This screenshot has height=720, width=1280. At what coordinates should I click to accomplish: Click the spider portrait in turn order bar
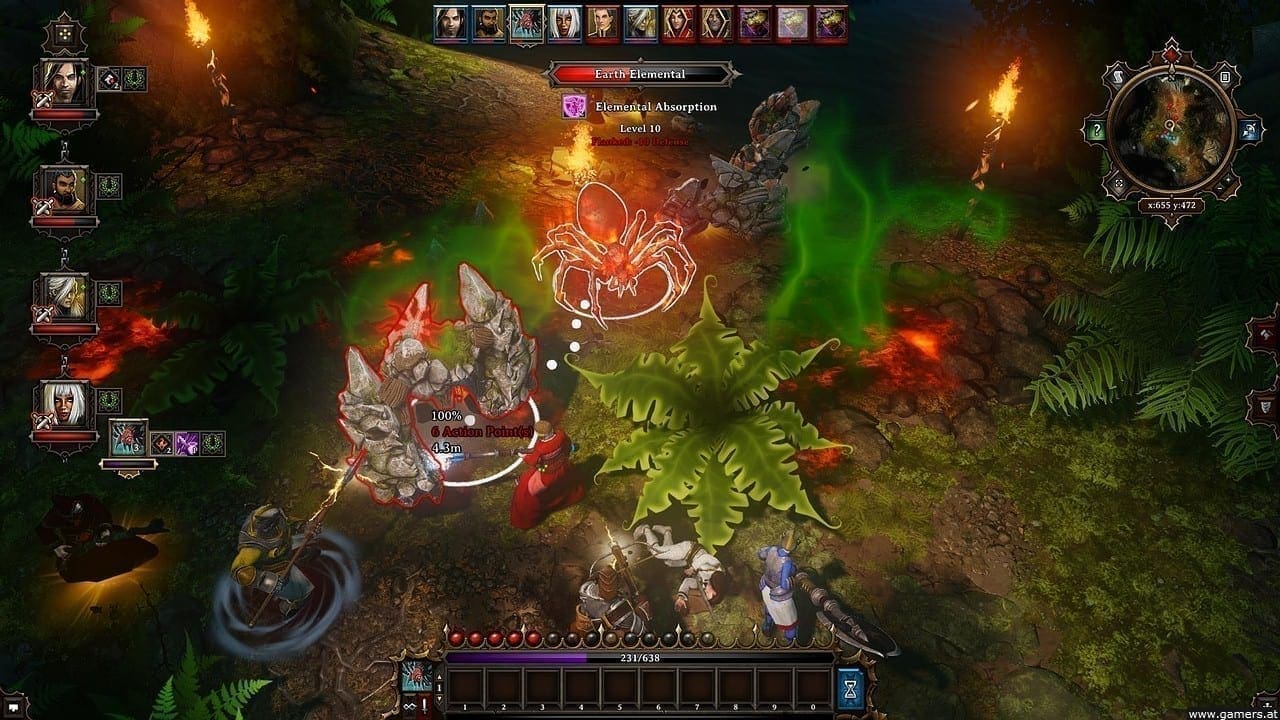[525, 23]
